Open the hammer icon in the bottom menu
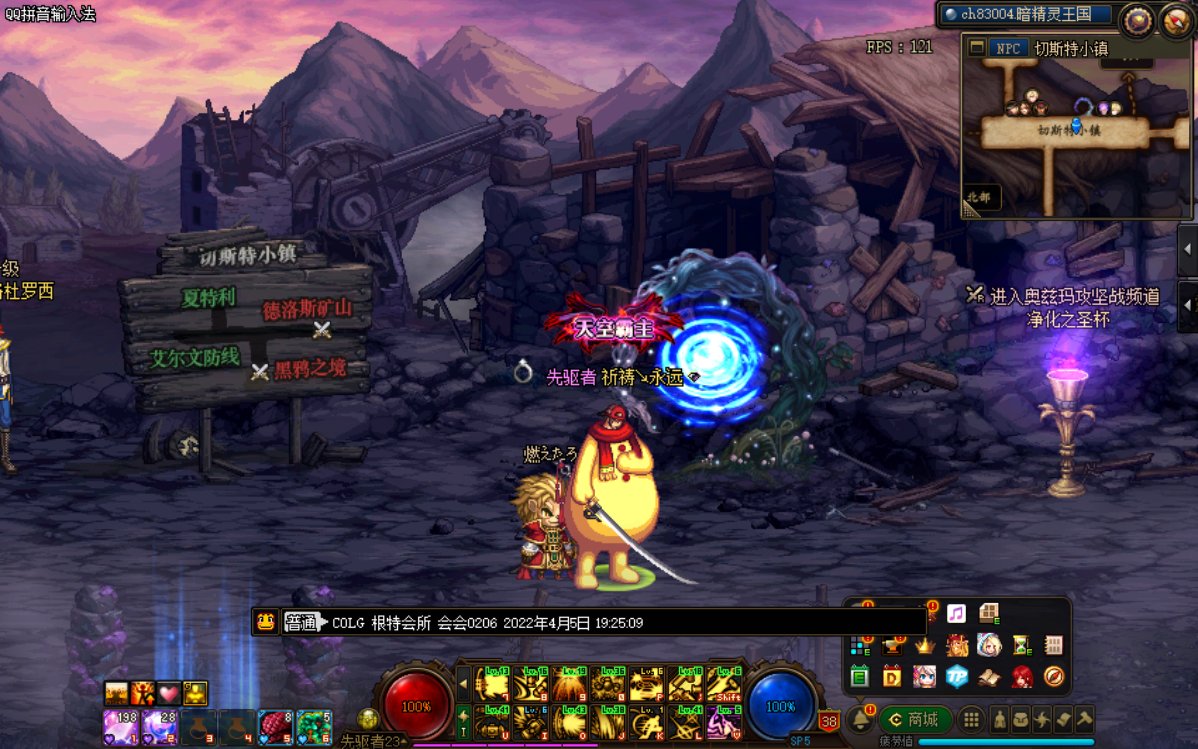Image resolution: width=1198 pixels, height=749 pixels. [x=1083, y=720]
